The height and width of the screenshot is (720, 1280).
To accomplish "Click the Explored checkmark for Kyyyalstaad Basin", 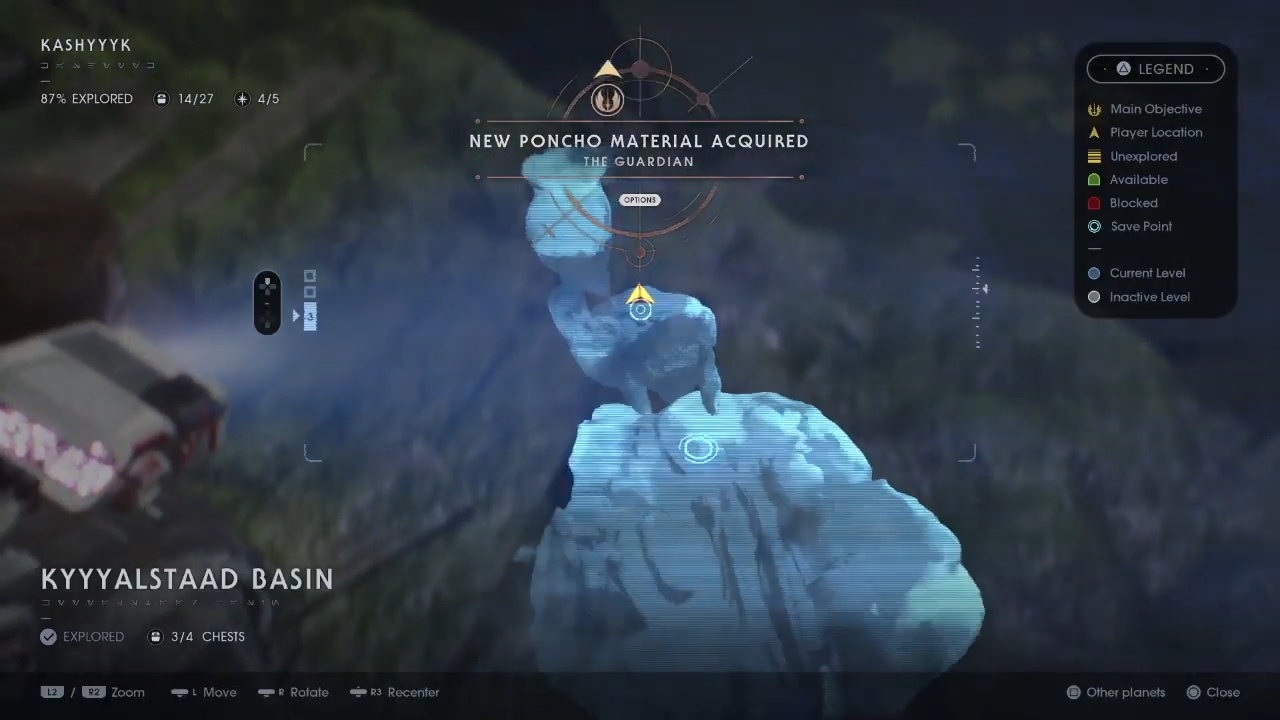I will 48,636.
